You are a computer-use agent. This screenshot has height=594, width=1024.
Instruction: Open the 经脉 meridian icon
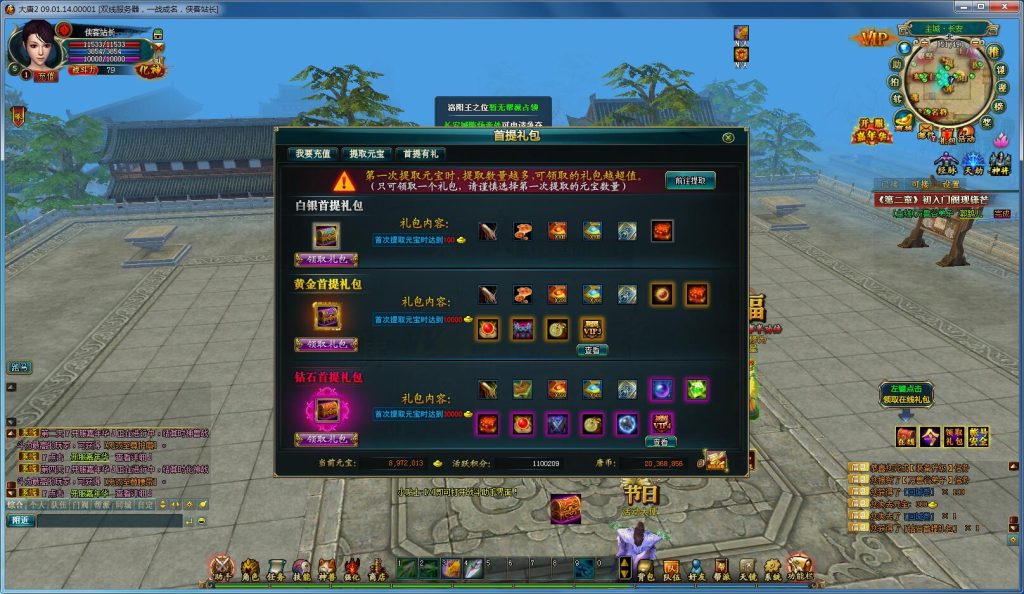click(946, 164)
